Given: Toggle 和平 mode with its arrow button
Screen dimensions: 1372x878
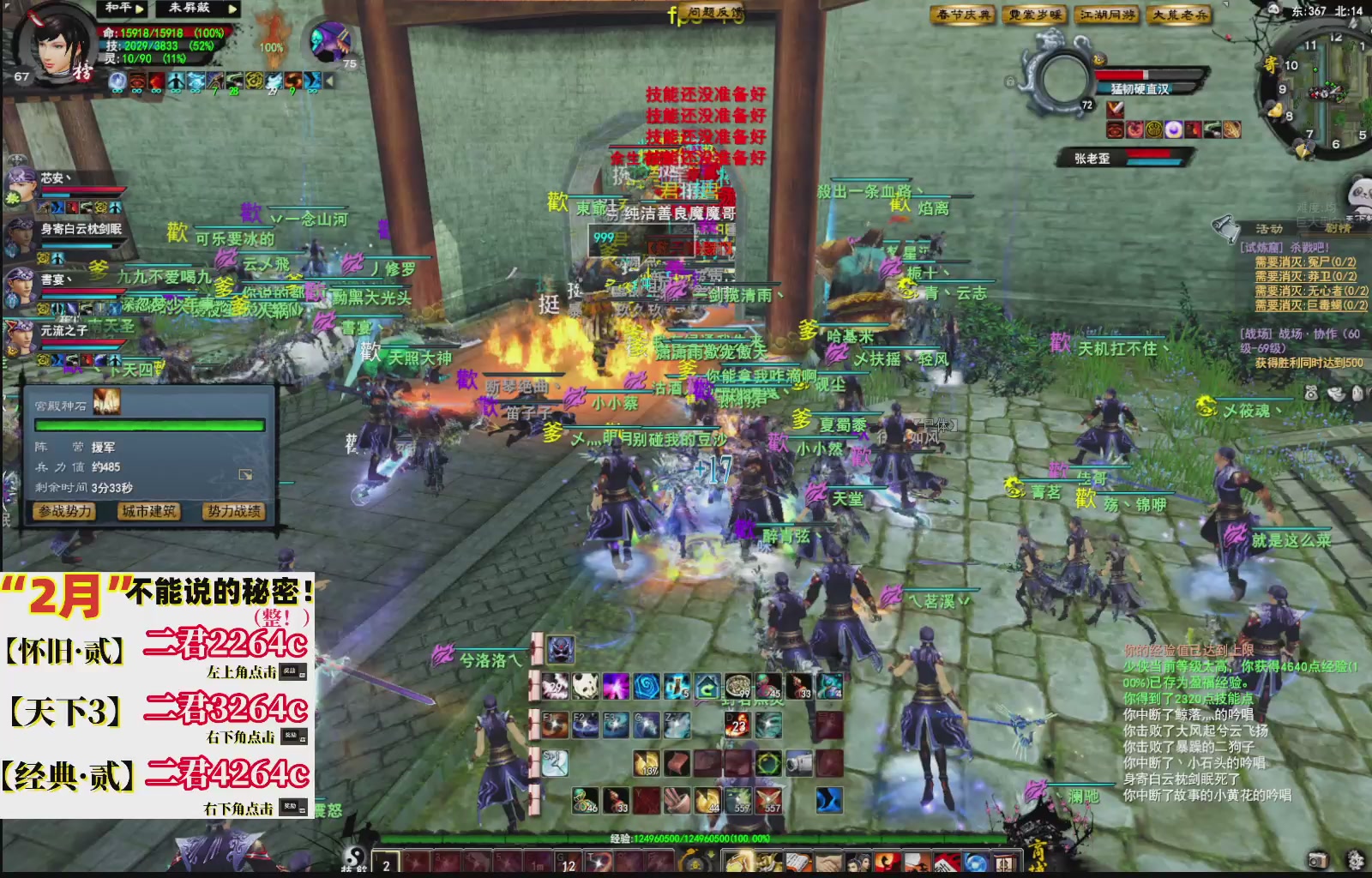Looking at the screenshot, I should tap(139, 9).
